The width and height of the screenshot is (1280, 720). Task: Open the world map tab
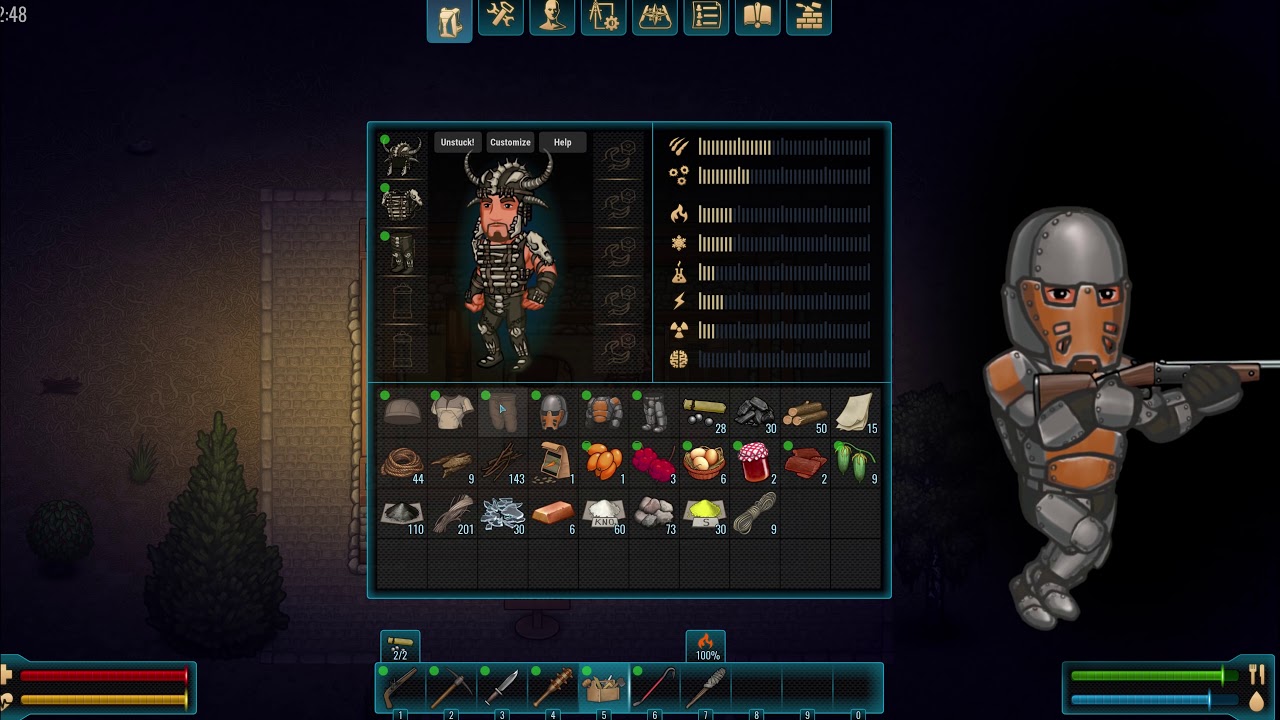point(655,17)
